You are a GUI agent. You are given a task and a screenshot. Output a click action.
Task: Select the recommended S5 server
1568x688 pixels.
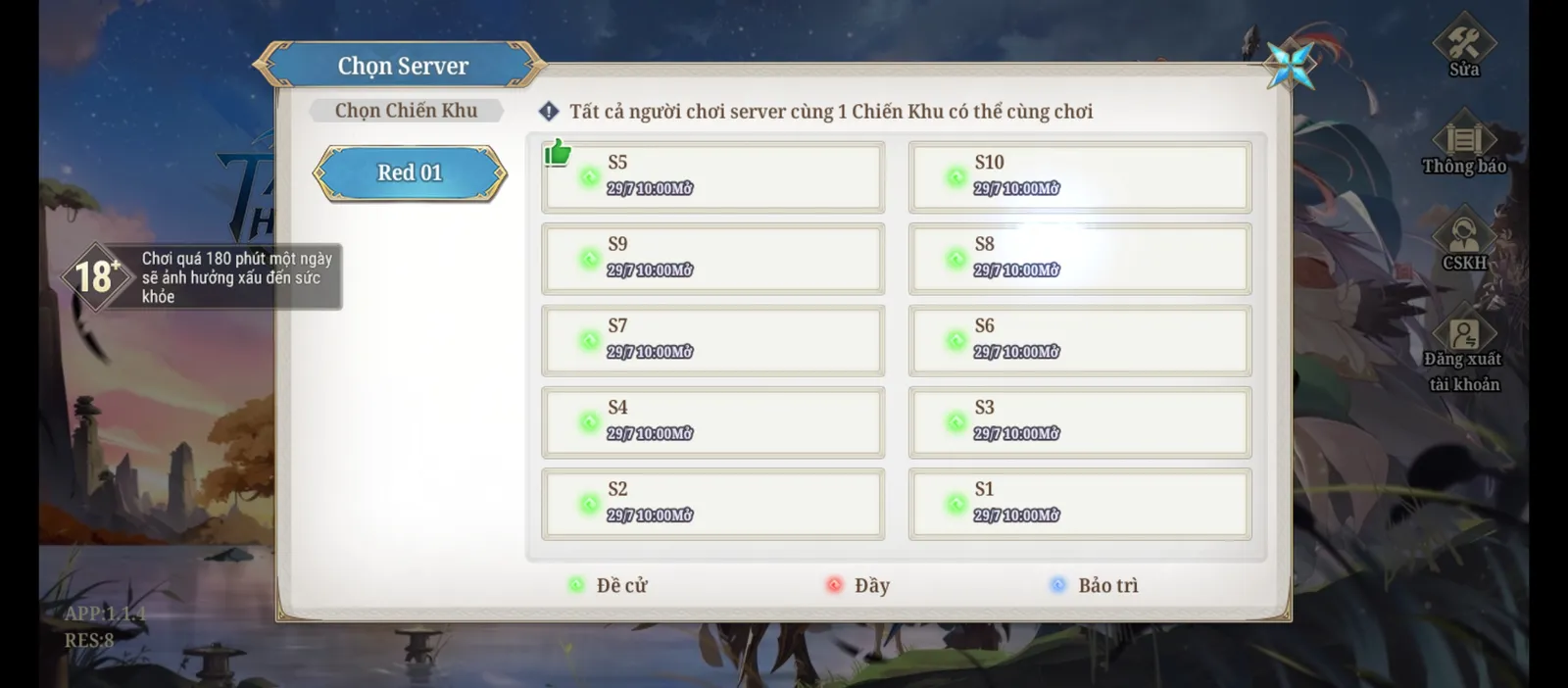pos(712,177)
